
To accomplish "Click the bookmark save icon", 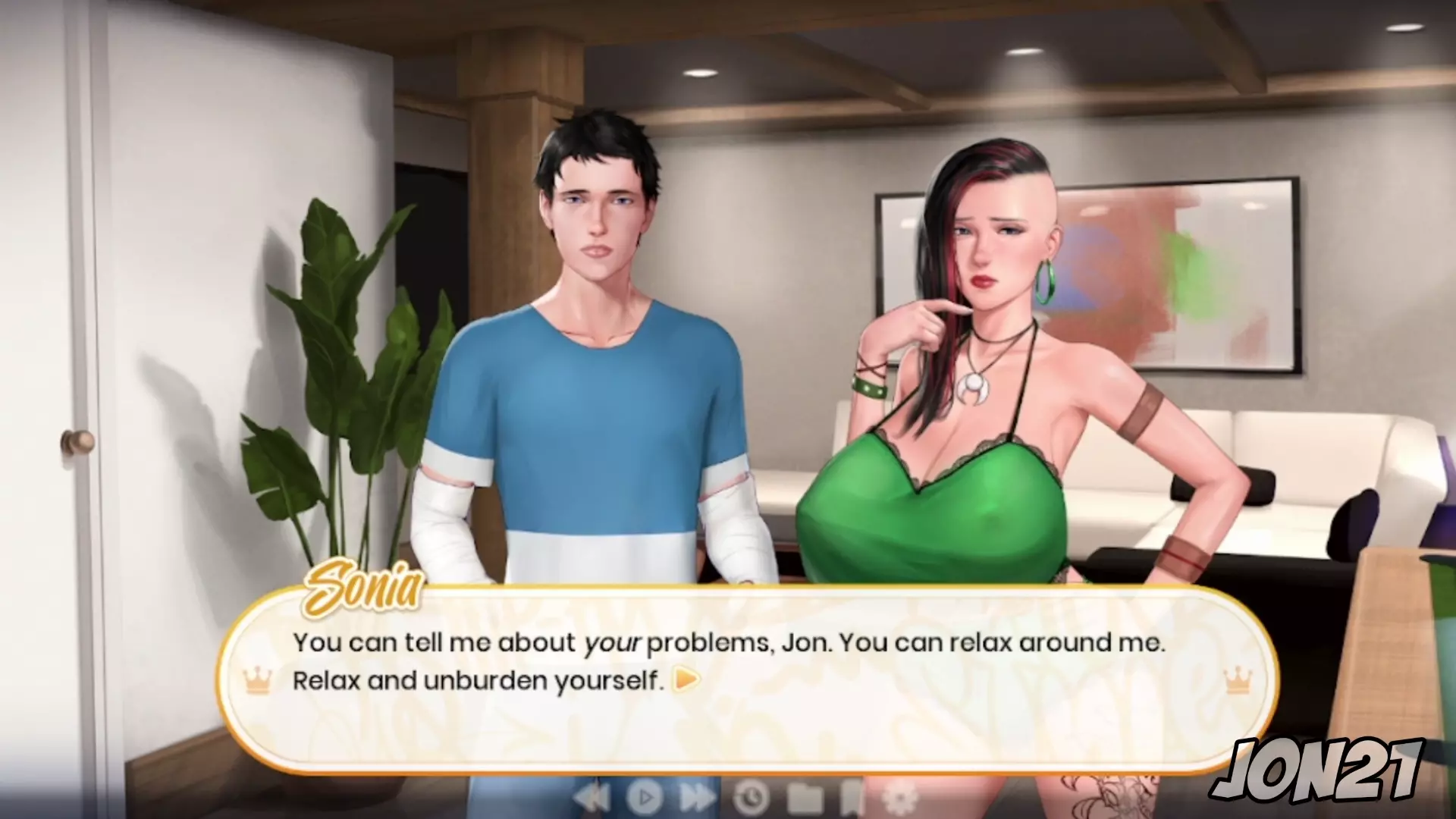I will (852, 797).
